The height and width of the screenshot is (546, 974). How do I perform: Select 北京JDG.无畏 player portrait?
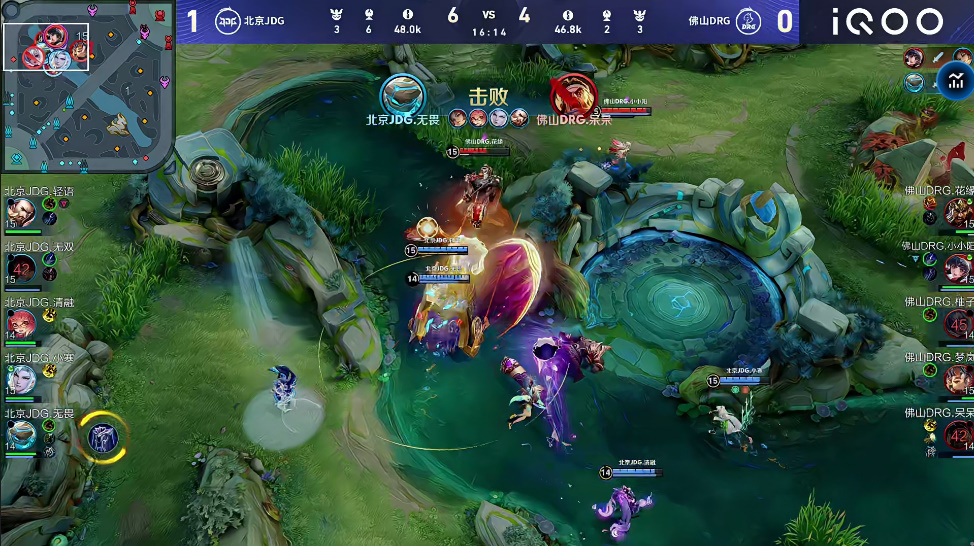pos(20,434)
